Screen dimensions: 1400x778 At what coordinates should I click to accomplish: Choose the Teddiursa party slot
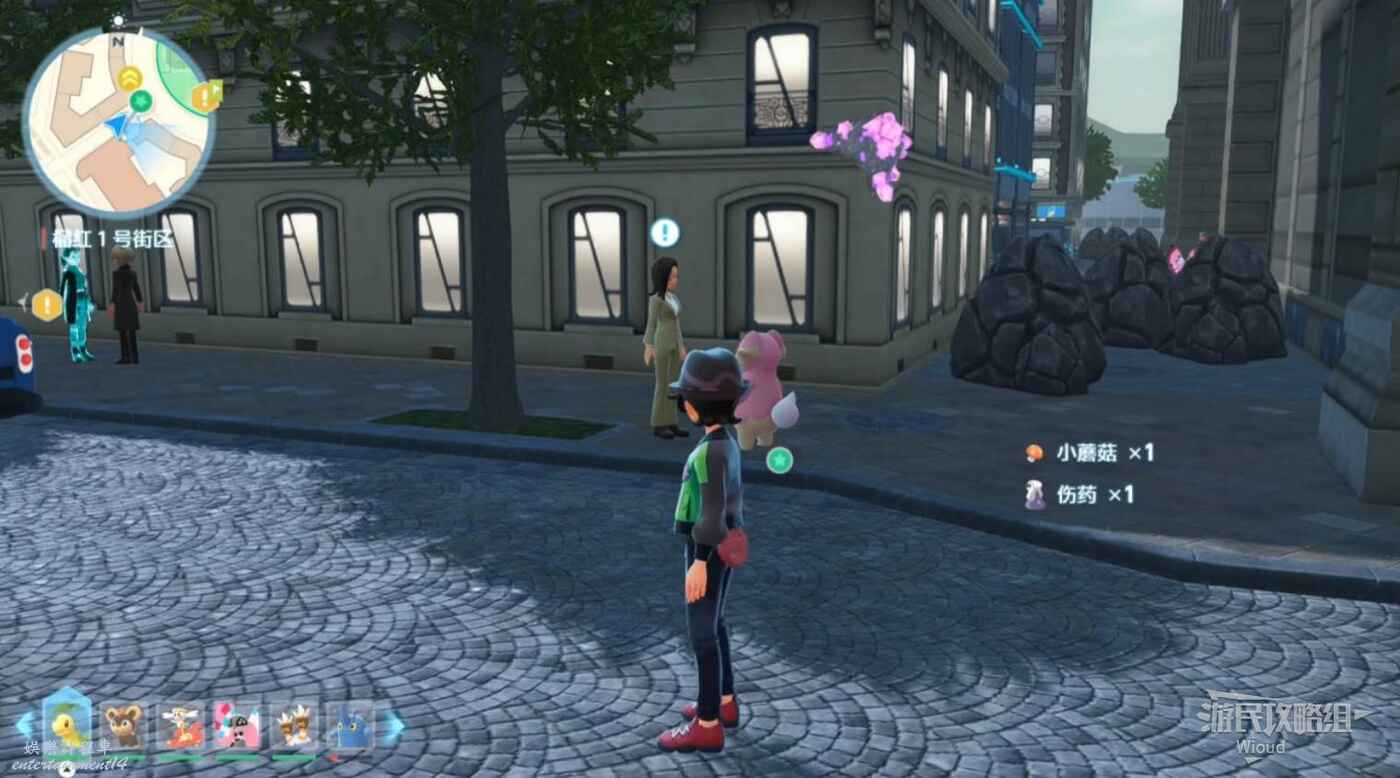[124, 727]
